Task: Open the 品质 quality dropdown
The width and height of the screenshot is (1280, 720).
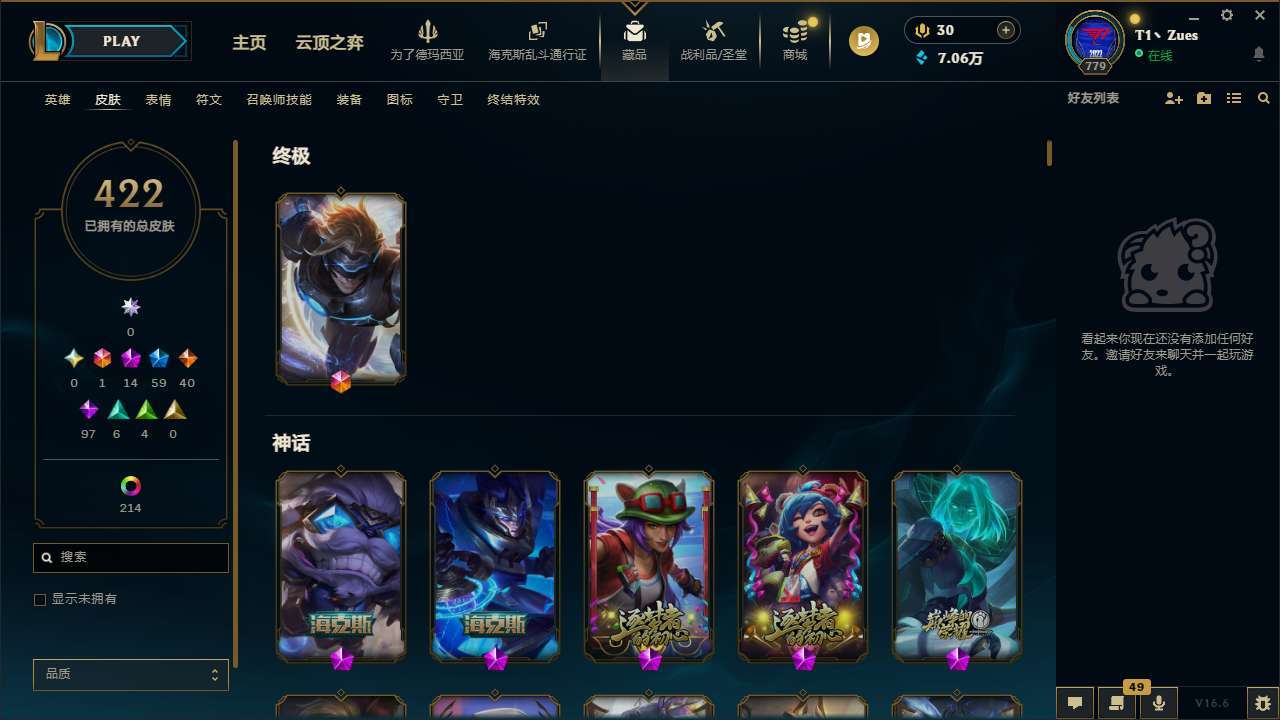Action: pos(130,674)
